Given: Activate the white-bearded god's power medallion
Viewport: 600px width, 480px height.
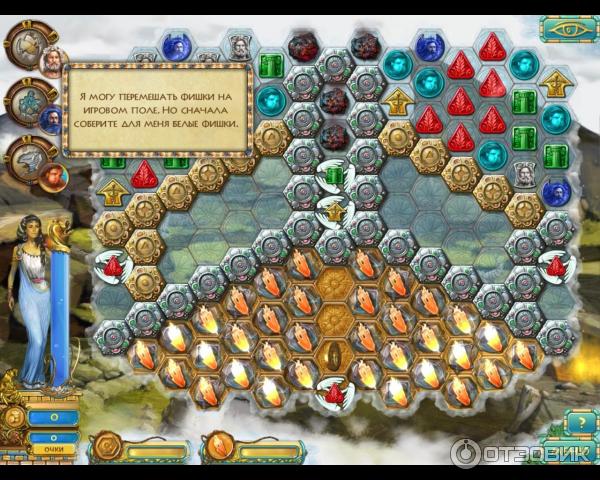Looking at the screenshot, I should [x=27, y=43].
